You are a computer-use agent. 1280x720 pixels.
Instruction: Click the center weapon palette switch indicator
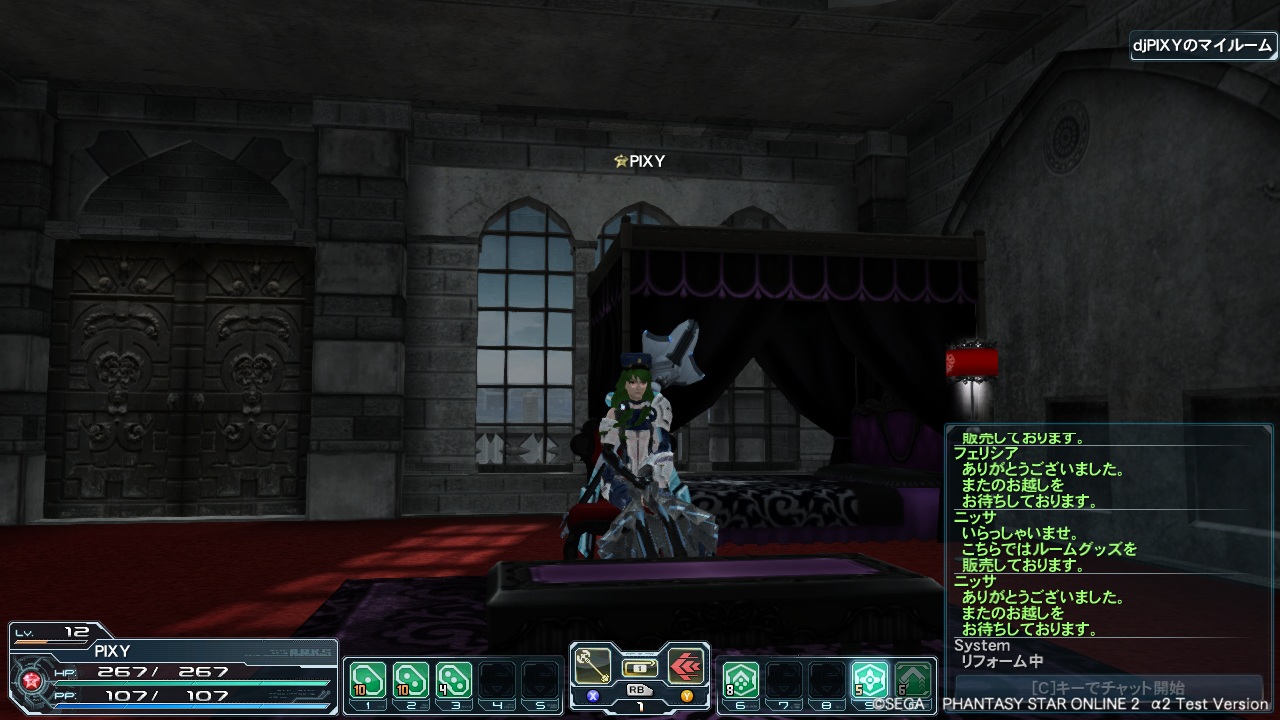pyautogui.click(x=639, y=667)
